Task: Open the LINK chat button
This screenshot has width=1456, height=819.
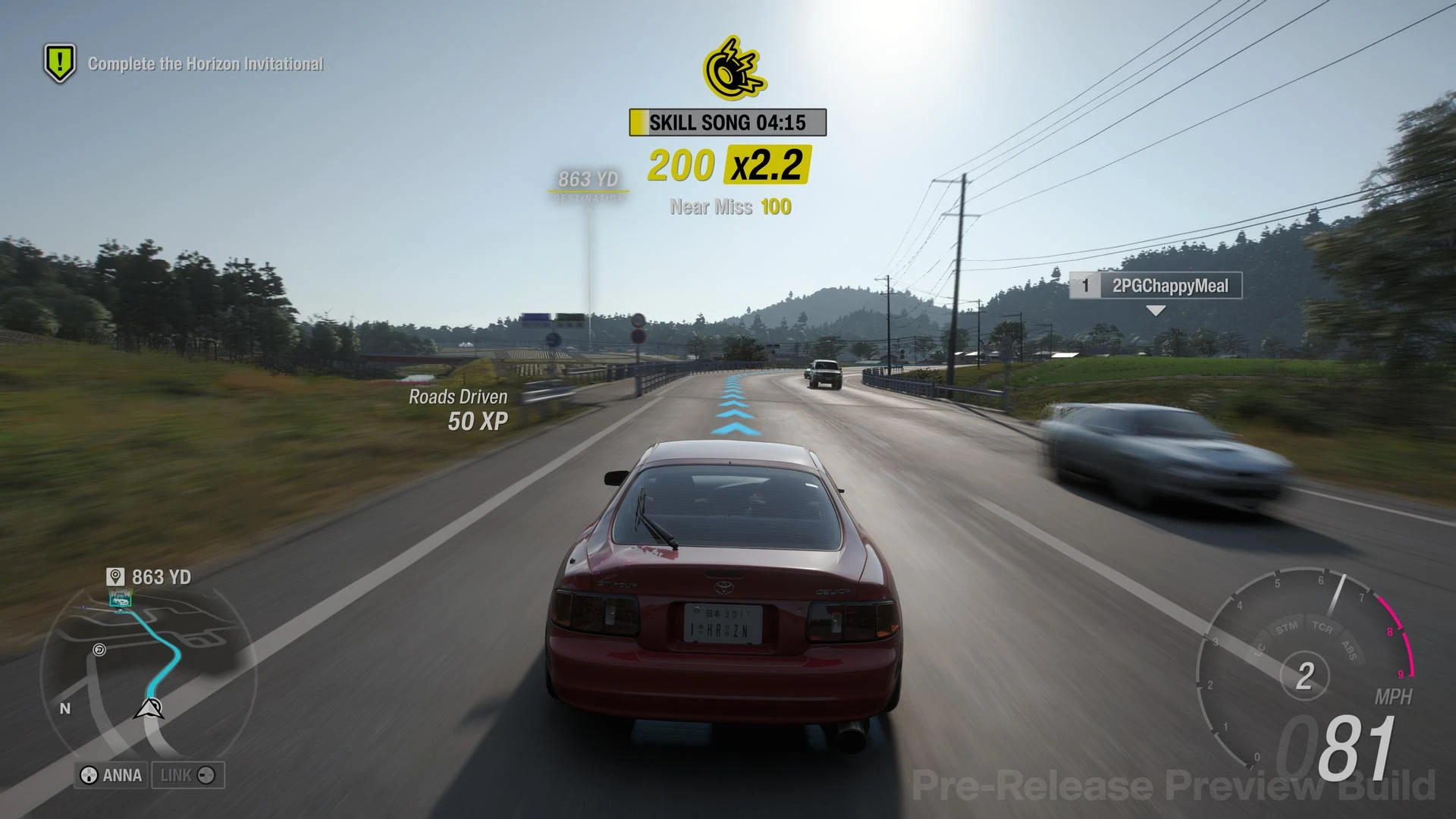Action: pyautogui.click(x=187, y=775)
